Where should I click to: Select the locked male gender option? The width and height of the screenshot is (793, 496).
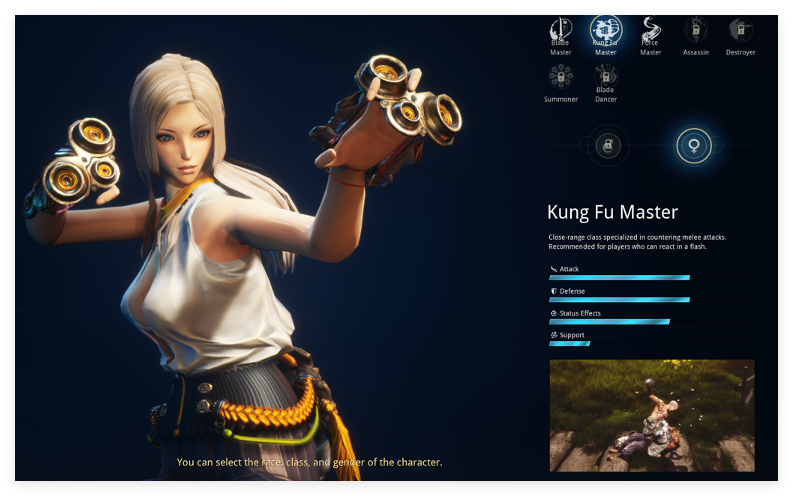606,146
